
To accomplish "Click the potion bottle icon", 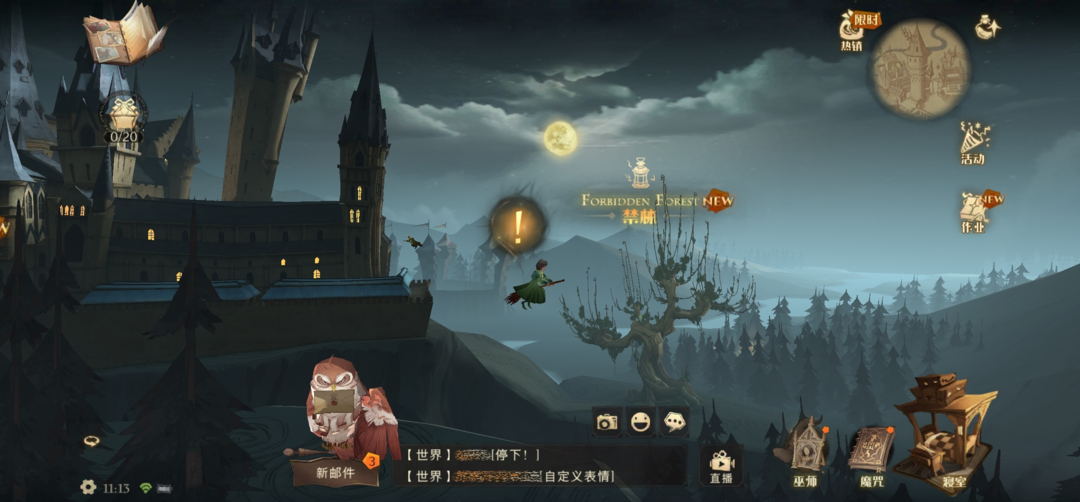I will (x=988, y=27).
